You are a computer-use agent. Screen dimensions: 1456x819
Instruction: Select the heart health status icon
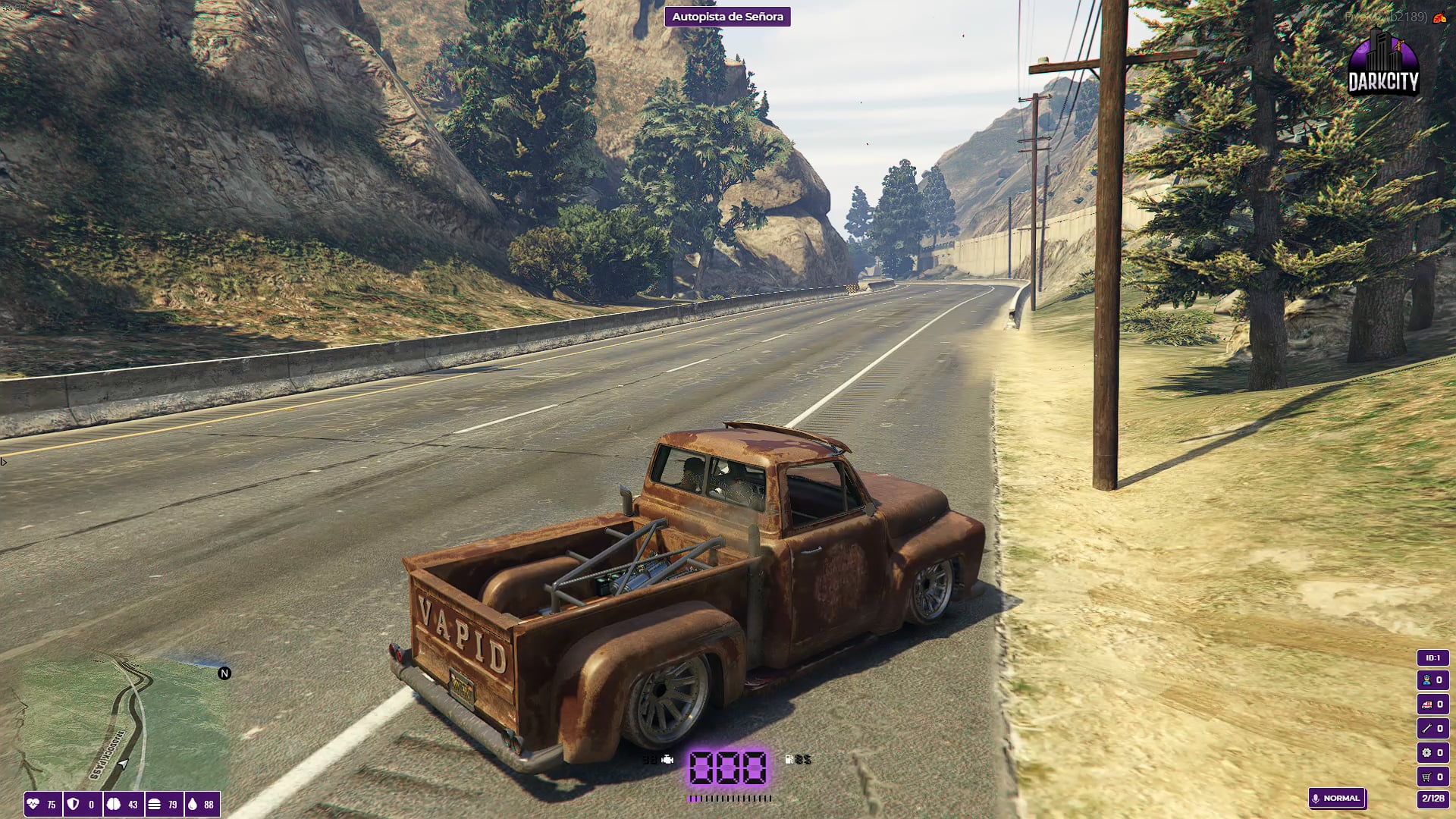(33, 805)
